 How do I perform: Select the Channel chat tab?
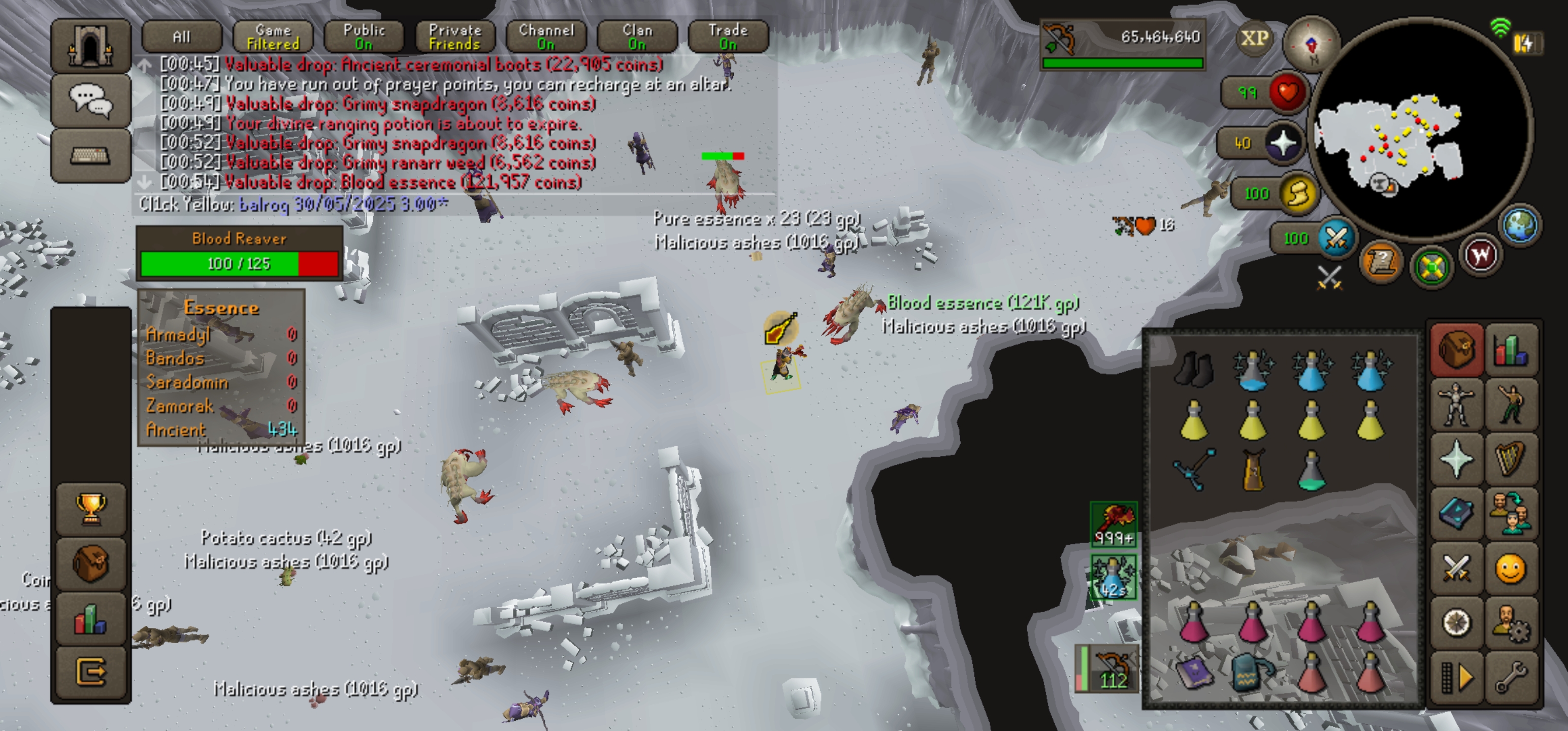pyautogui.click(x=546, y=37)
